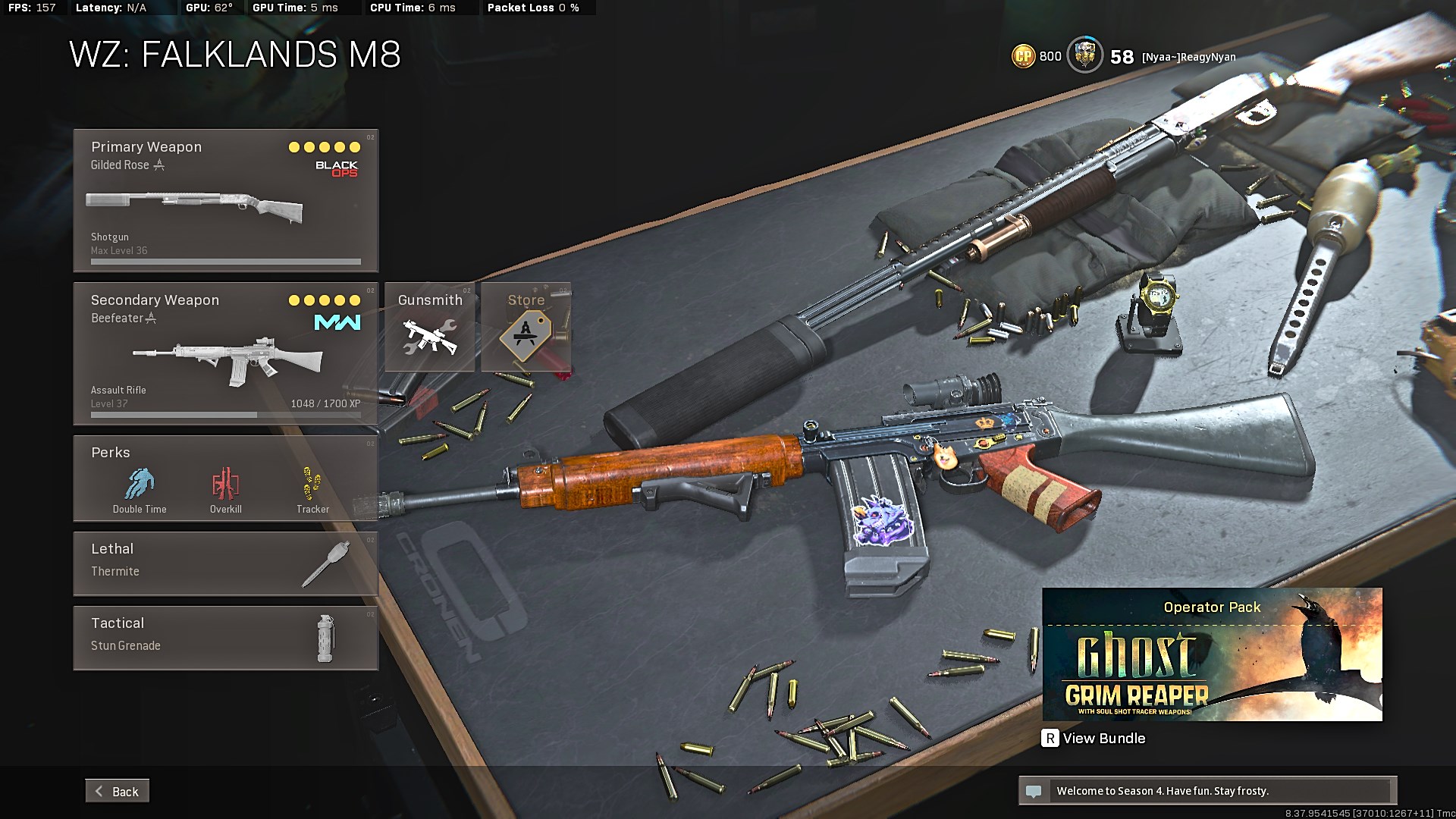The width and height of the screenshot is (1456, 819).
Task: Select the Primary Weapon Gilded Rose slot
Action: 225,200
